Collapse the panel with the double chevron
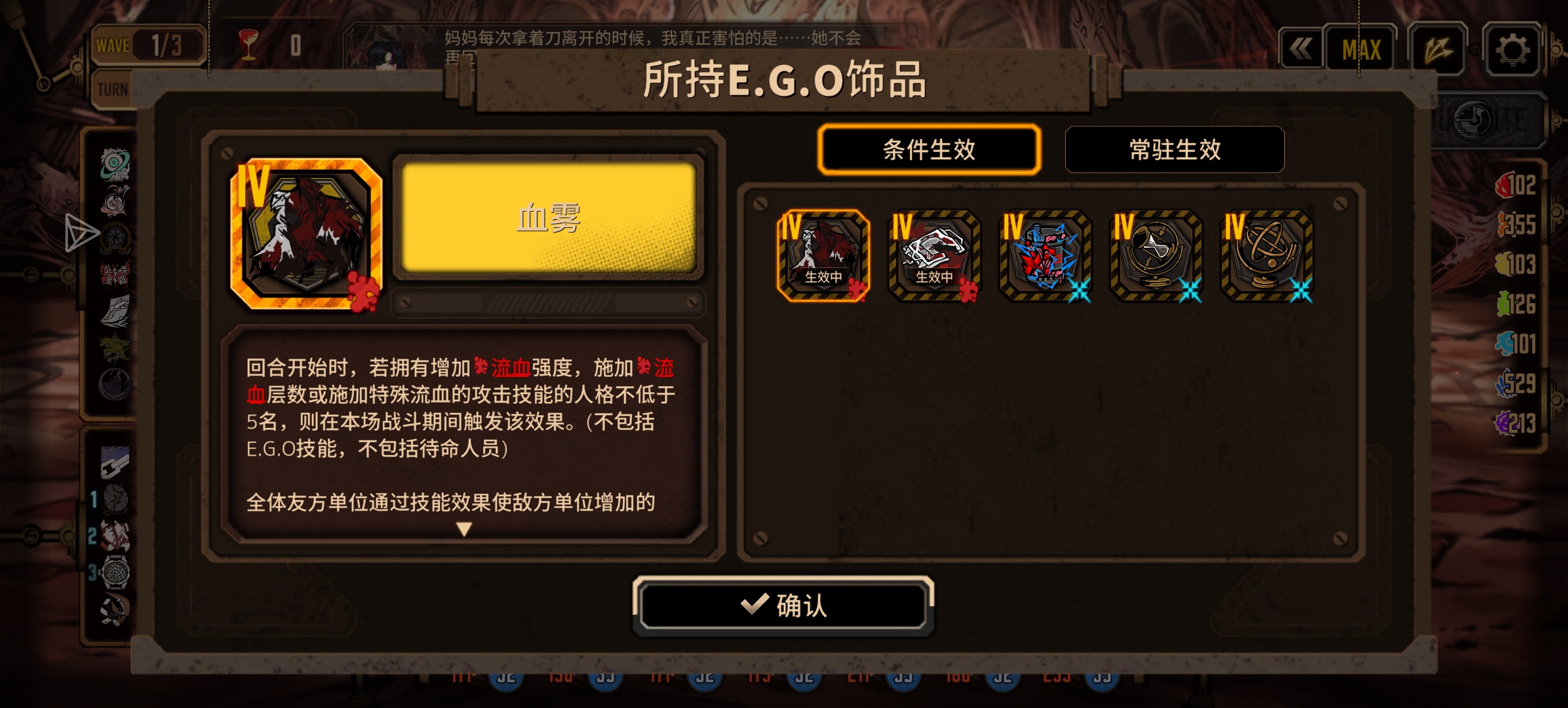This screenshot has width=1568, height=708. click(x=1301, y=47)
